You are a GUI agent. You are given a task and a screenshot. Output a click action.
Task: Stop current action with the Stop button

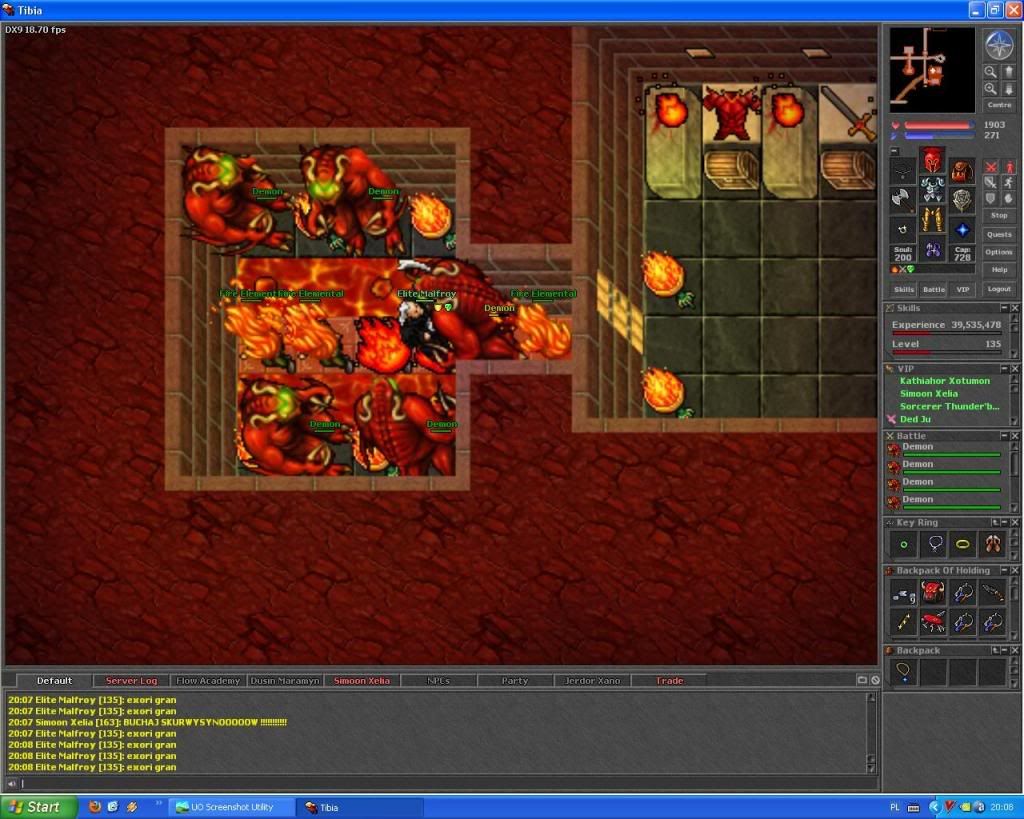(x=998, y=215)
